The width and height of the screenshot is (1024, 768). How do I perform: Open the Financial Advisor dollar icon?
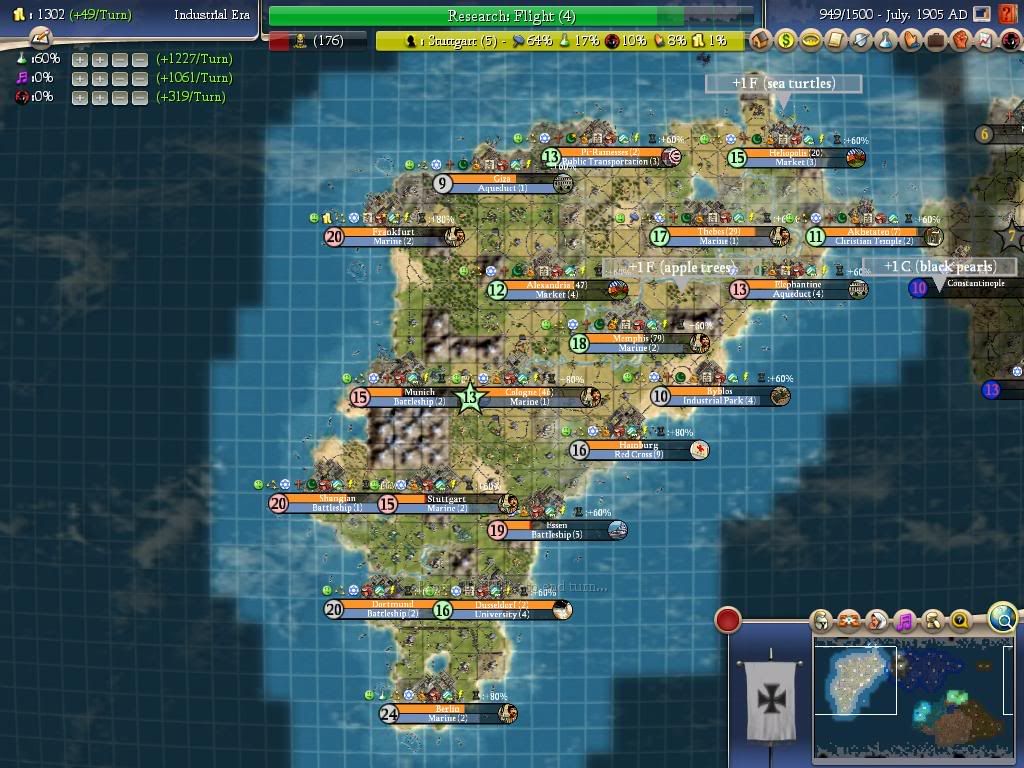point(786,41)
